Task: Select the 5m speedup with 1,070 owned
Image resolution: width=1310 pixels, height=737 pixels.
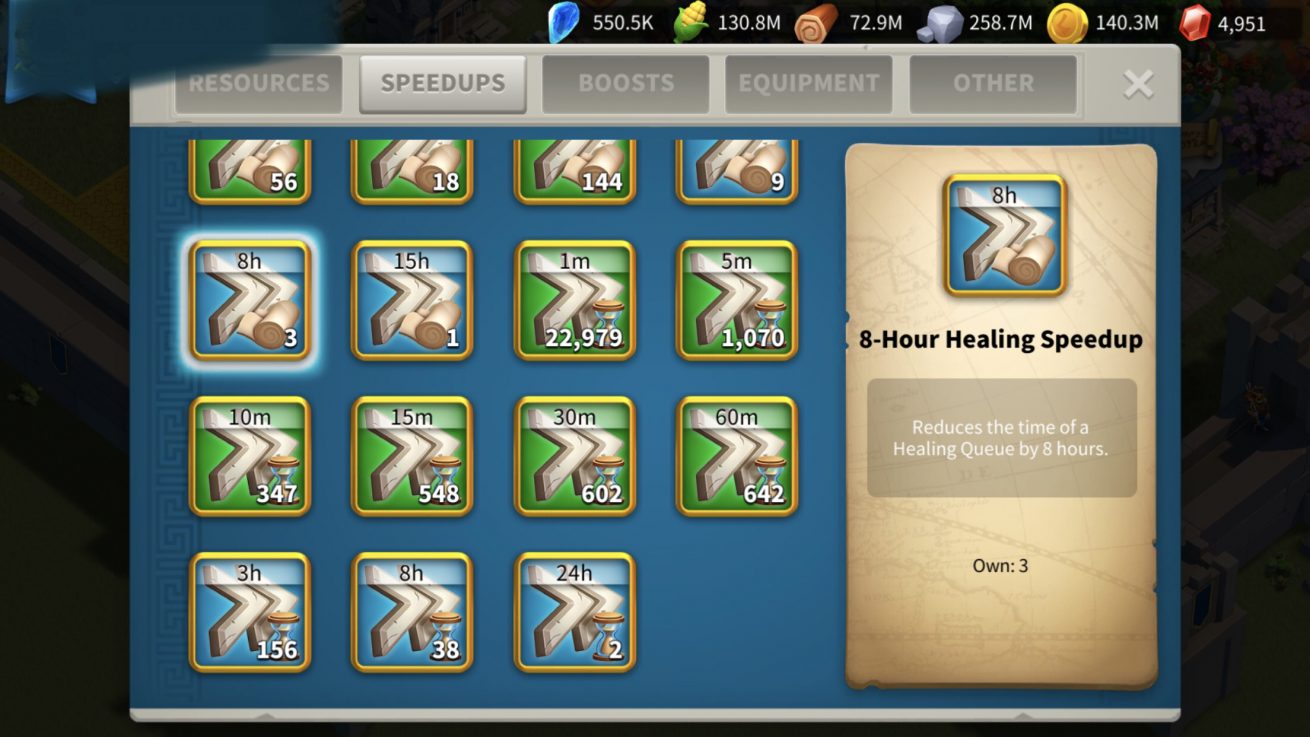Action: [737, 300]
